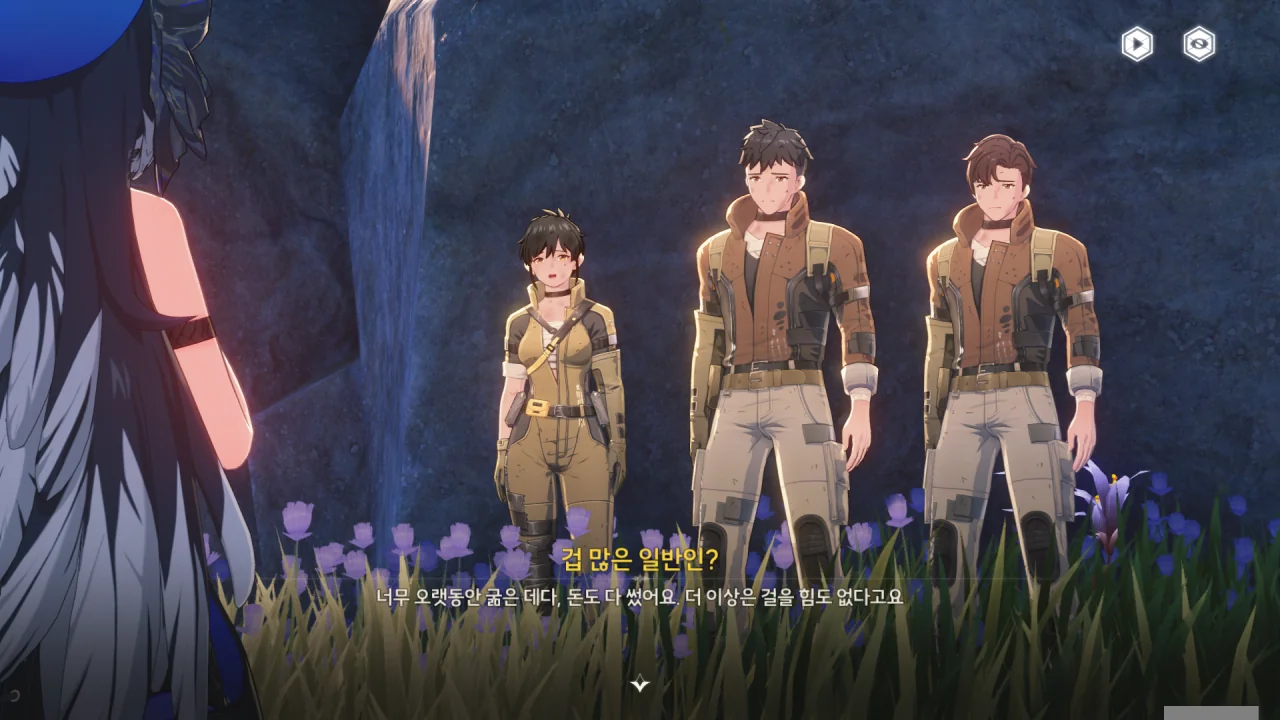1280x720 pixels.
Task: Advance dialogue with the diamond continue arrow
Action: point(640,684)
